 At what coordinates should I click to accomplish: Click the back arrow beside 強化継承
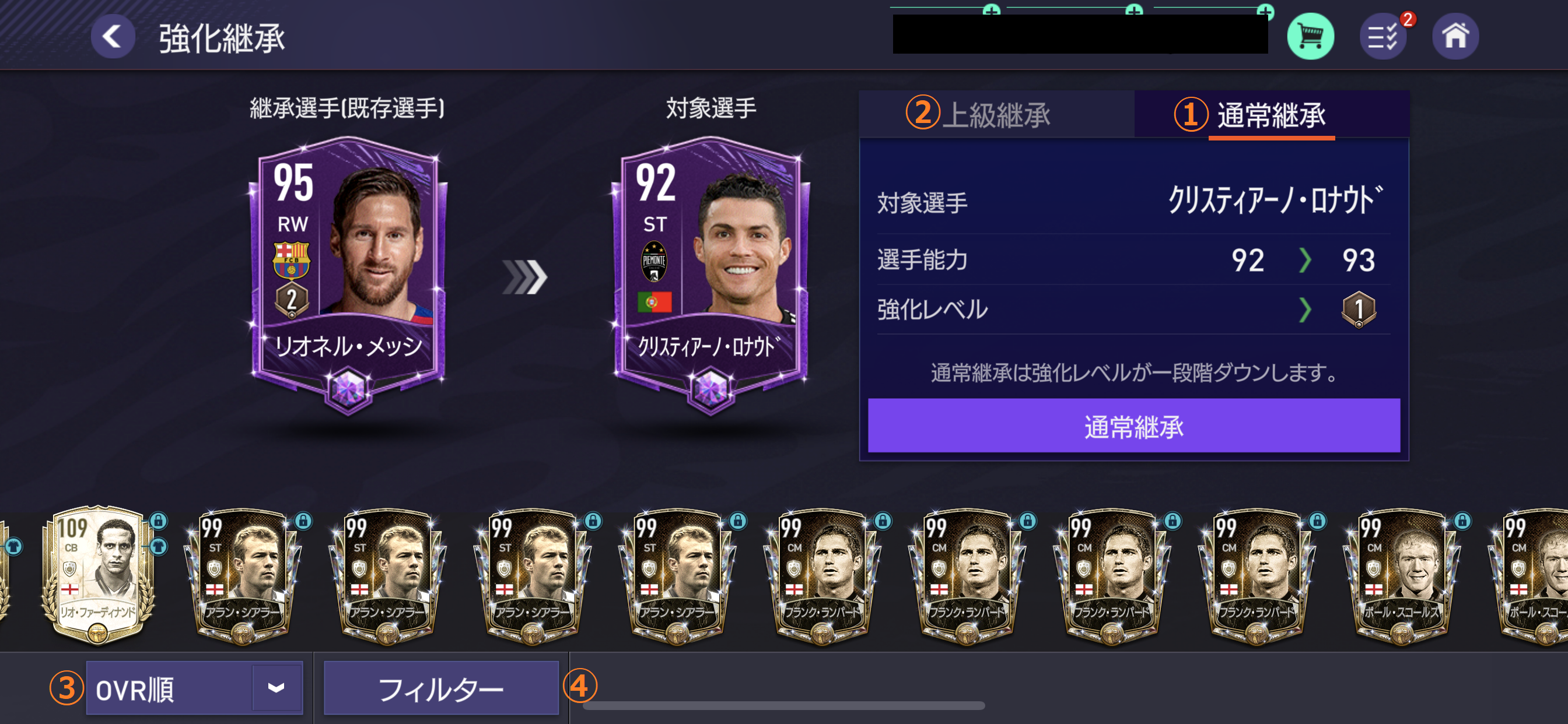pyautogui.click(x=113, y=36)
